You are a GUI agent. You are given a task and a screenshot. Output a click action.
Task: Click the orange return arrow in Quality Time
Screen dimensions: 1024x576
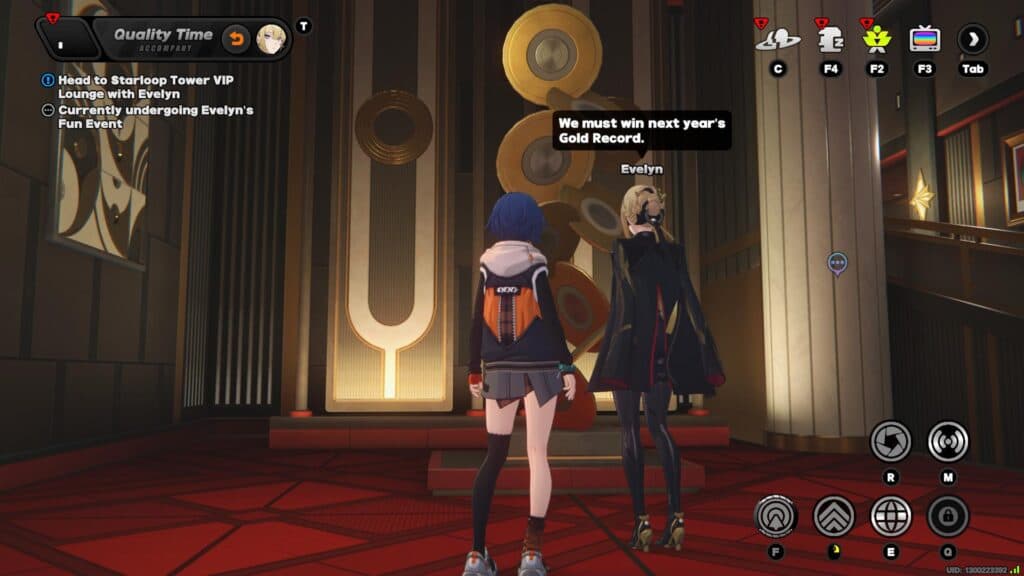(x=236, y=39)
